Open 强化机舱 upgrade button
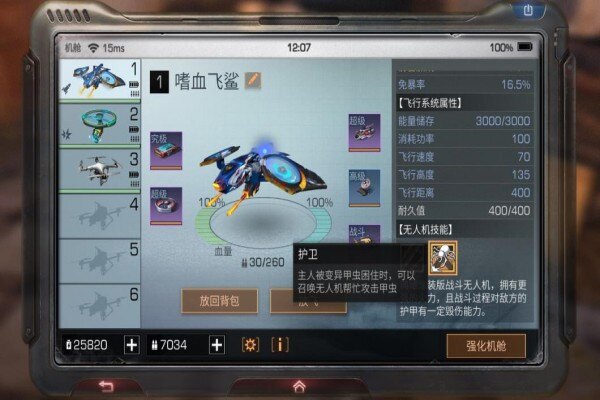Screen dimensions: 600x400 click(x=485, y=345)
